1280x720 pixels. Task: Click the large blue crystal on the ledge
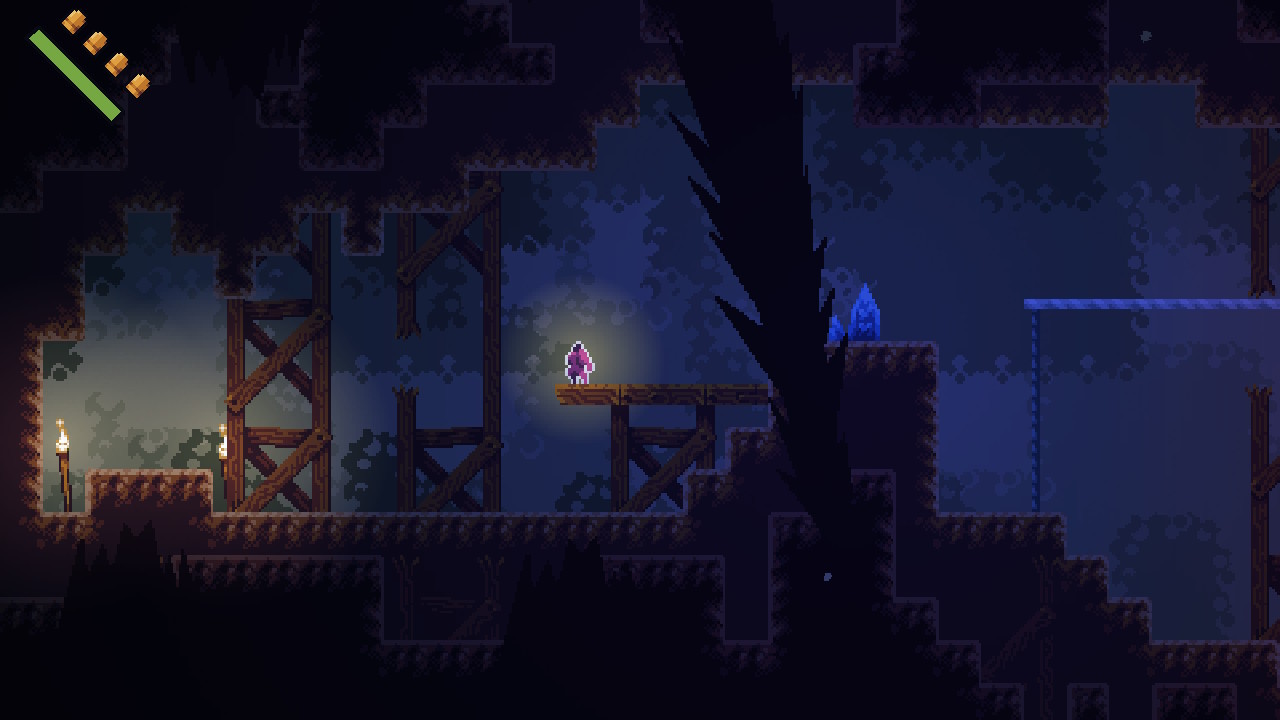tap(864, 310)
